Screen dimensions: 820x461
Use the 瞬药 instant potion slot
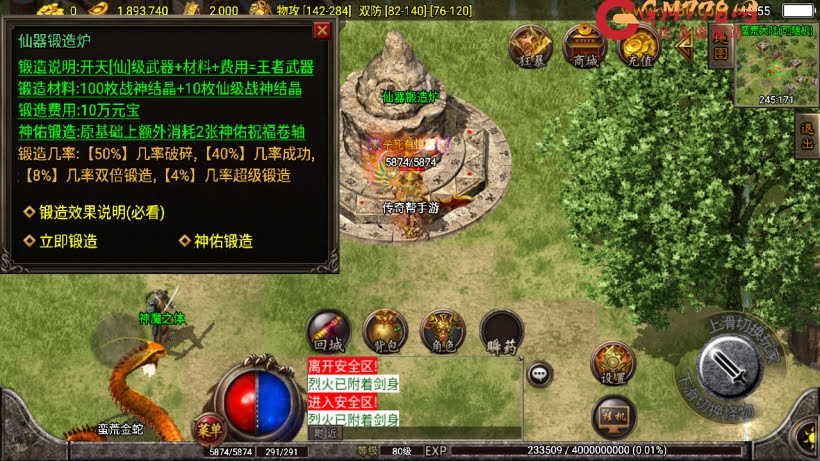(x=501, y=330)
